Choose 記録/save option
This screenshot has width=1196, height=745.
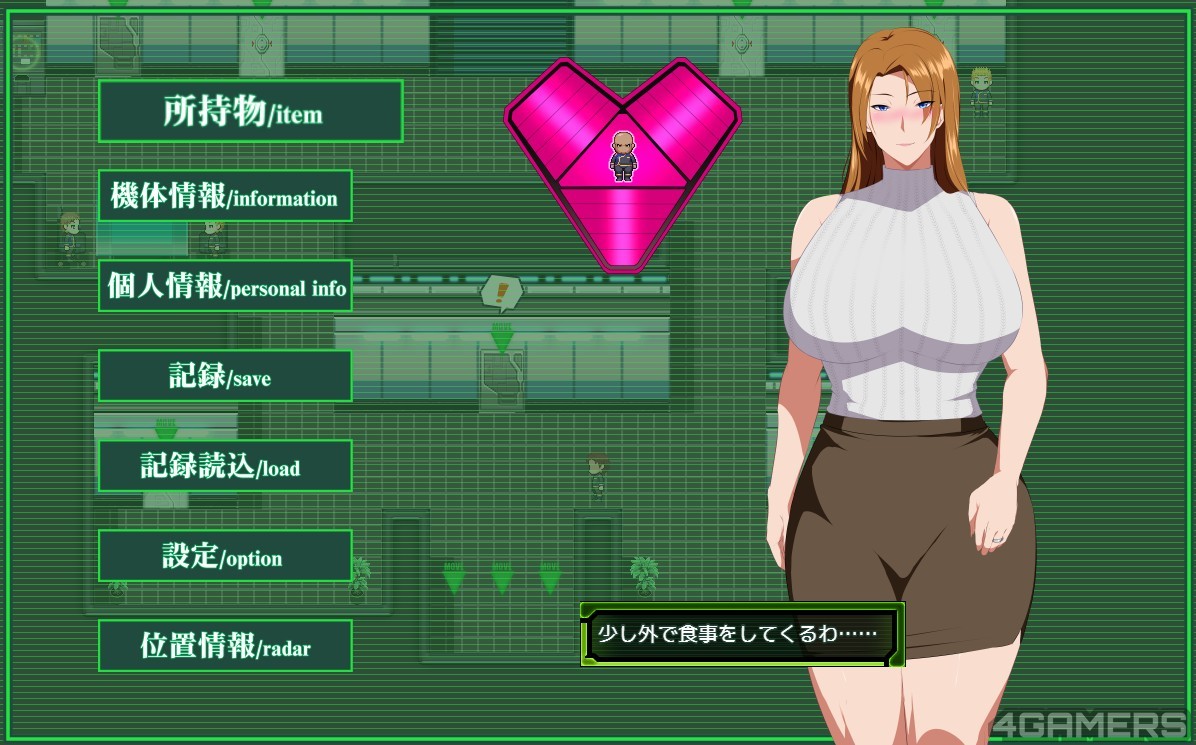click(x=225, y=376)
